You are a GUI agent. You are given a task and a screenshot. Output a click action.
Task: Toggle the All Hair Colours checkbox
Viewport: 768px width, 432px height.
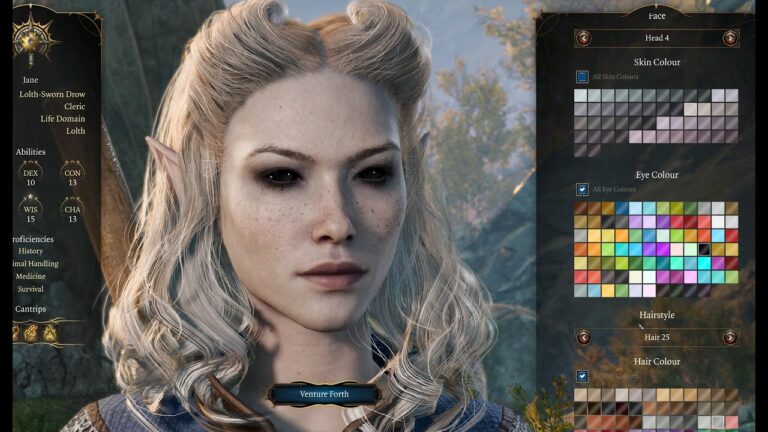582,376
